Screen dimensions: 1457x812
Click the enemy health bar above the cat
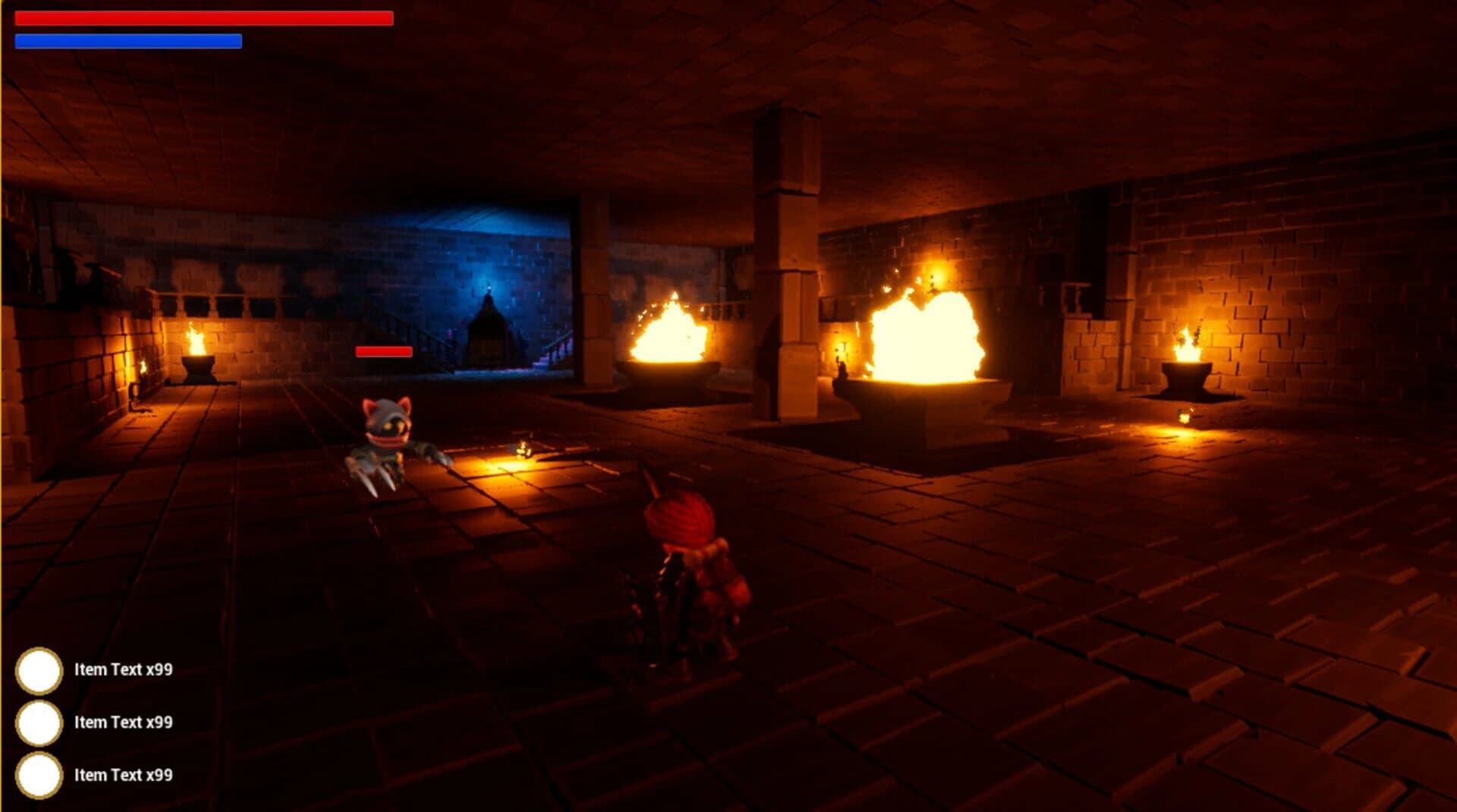(x=383, y=351)
